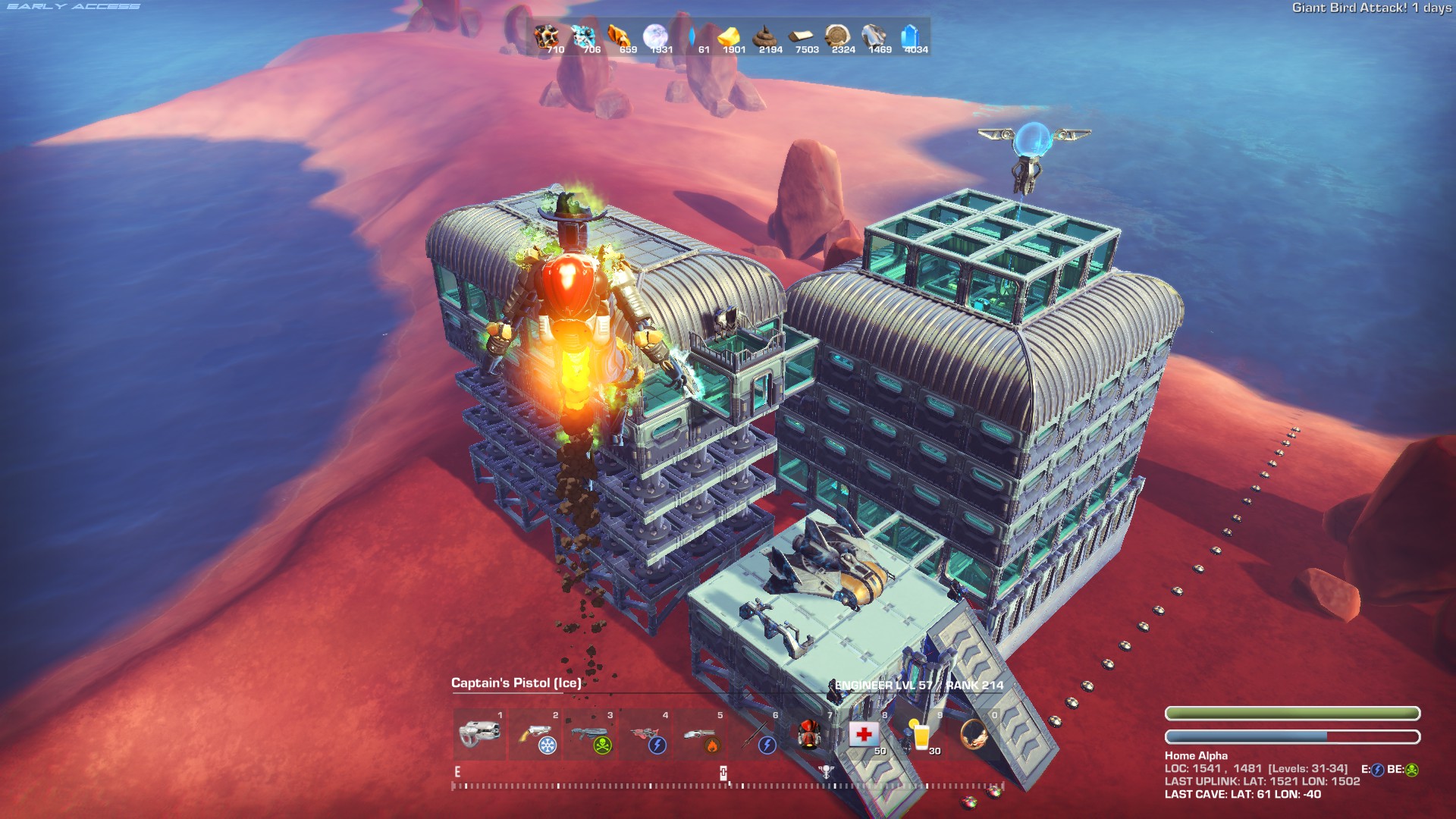Screen dimensions: 1456x819
Task: Click the brown dung pile resource icon
Action: click(x=764, y=36)
